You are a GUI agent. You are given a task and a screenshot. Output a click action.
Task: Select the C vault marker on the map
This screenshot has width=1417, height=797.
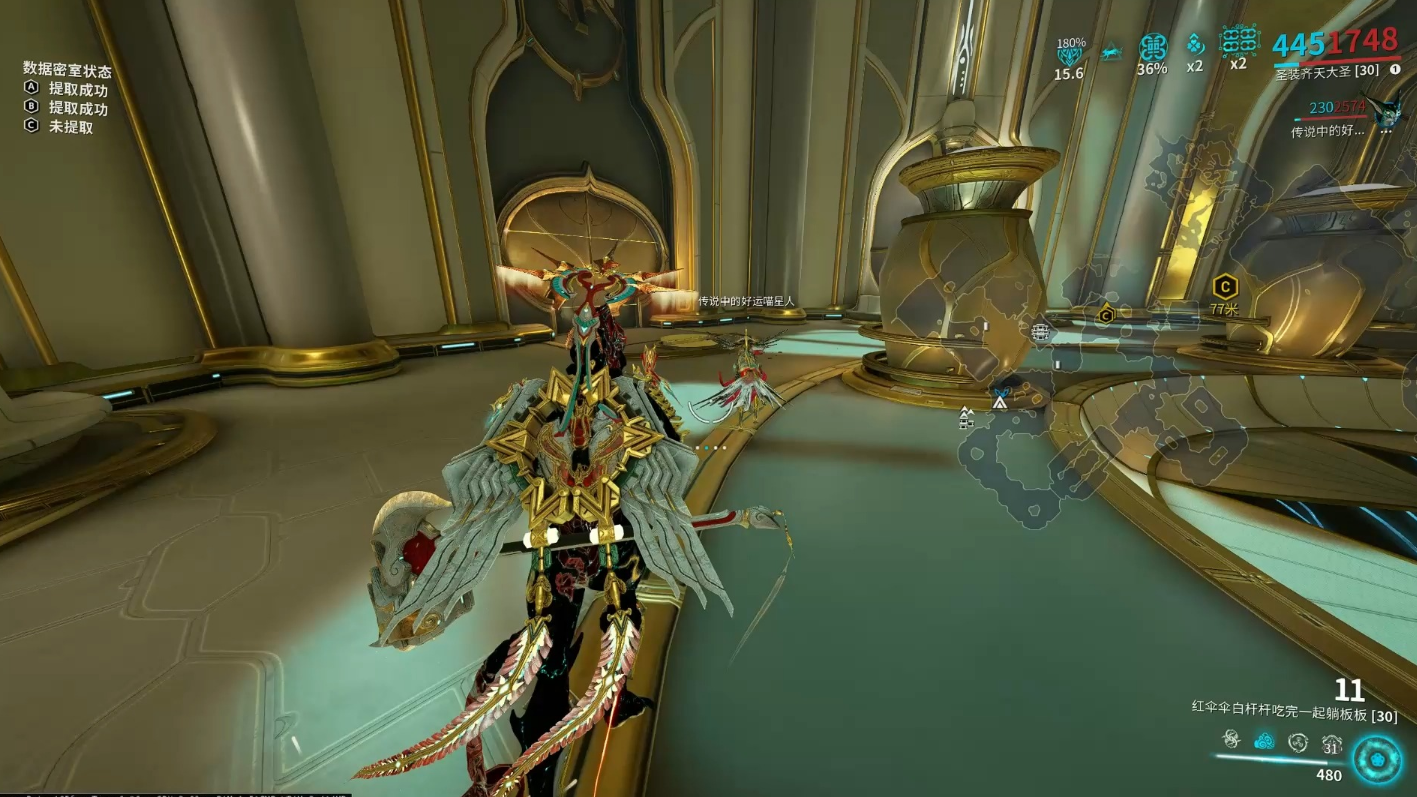pos(1105,316)
